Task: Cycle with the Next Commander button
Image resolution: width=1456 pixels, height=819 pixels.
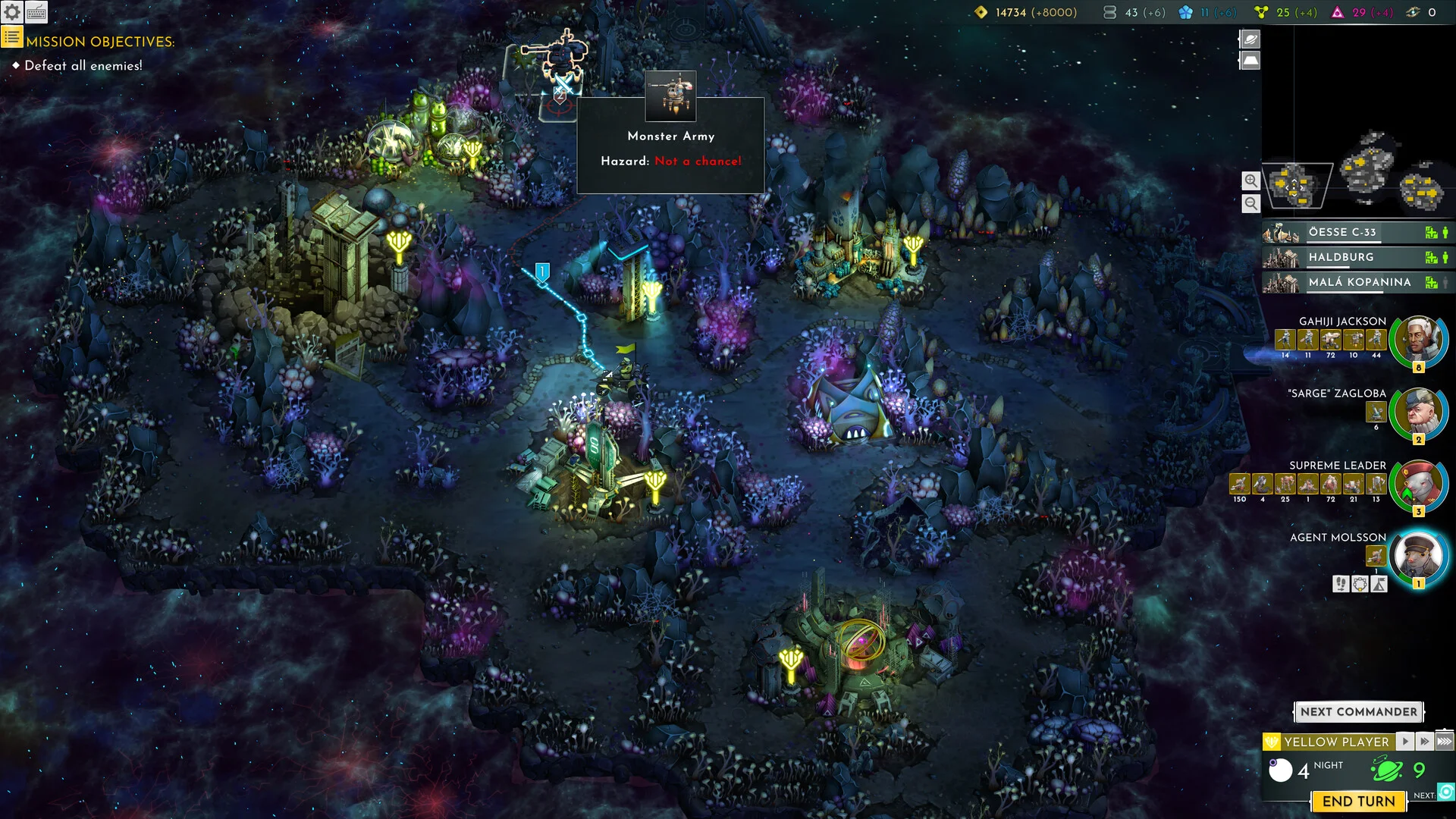Action: click(x=1358, y=712)
